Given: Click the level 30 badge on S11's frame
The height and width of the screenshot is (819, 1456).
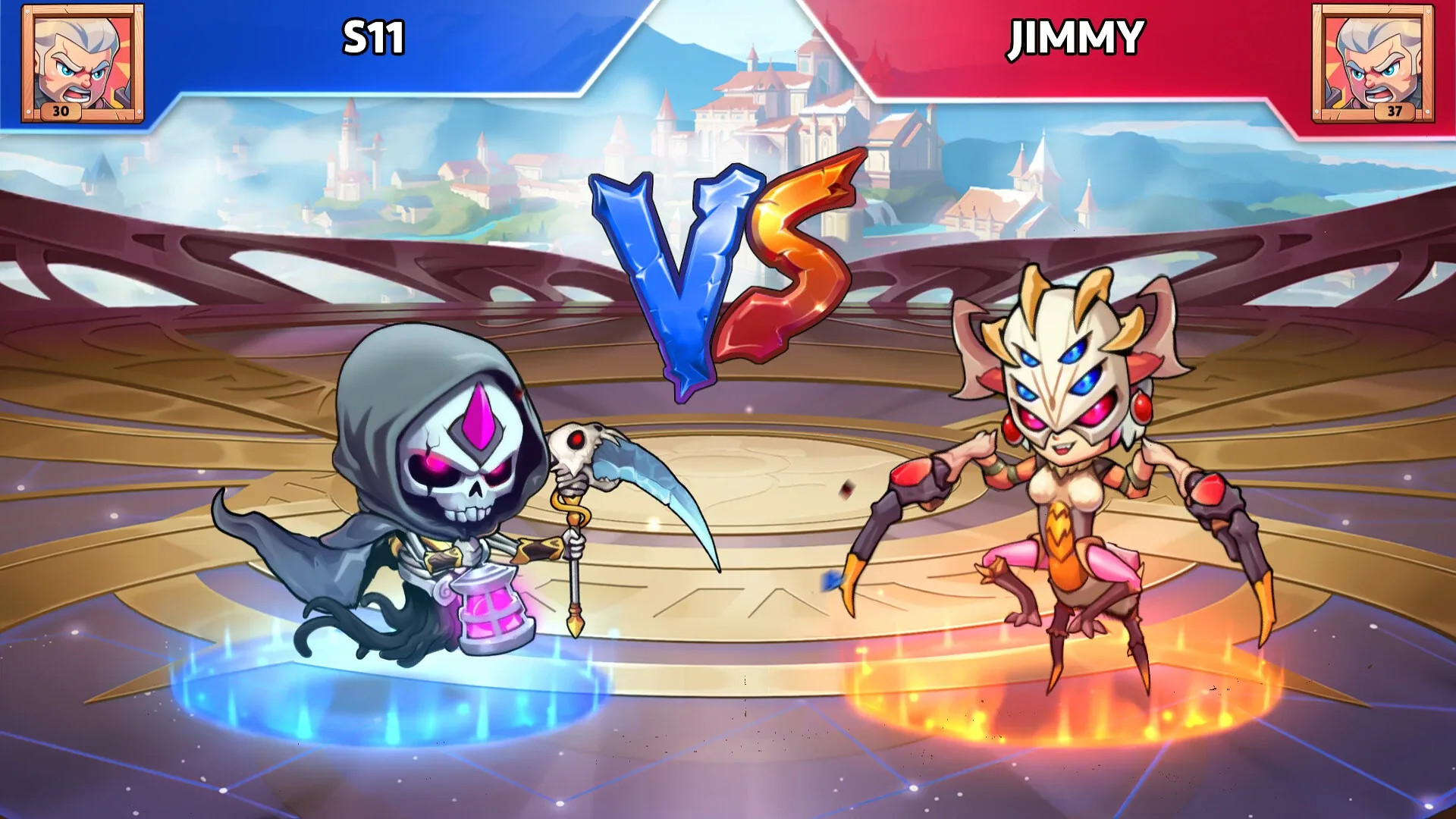Looking at the screenshot, I should (62, 113).
